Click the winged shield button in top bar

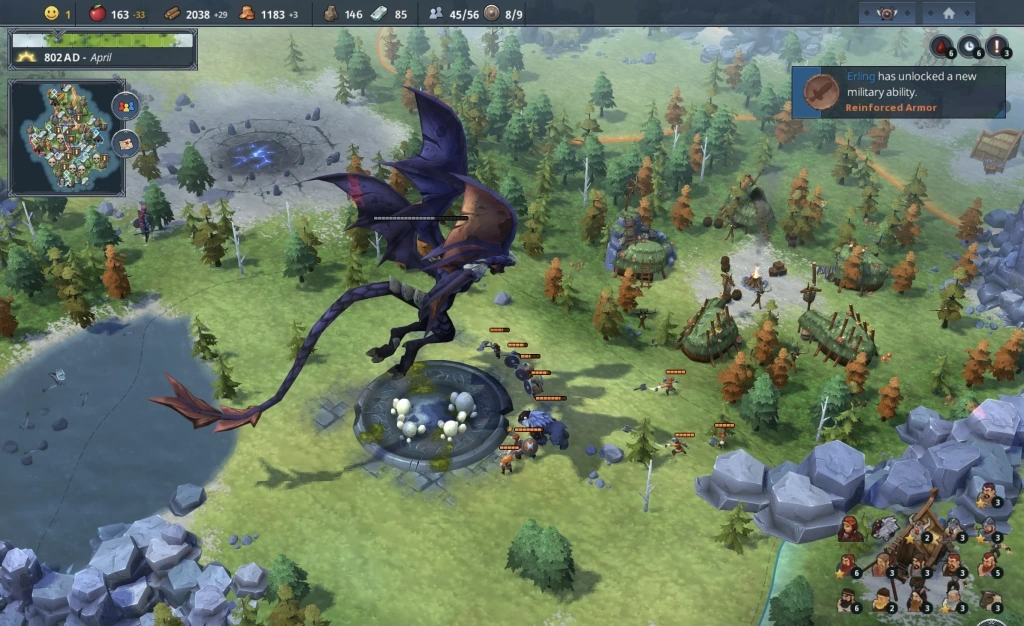coord(886,13)
